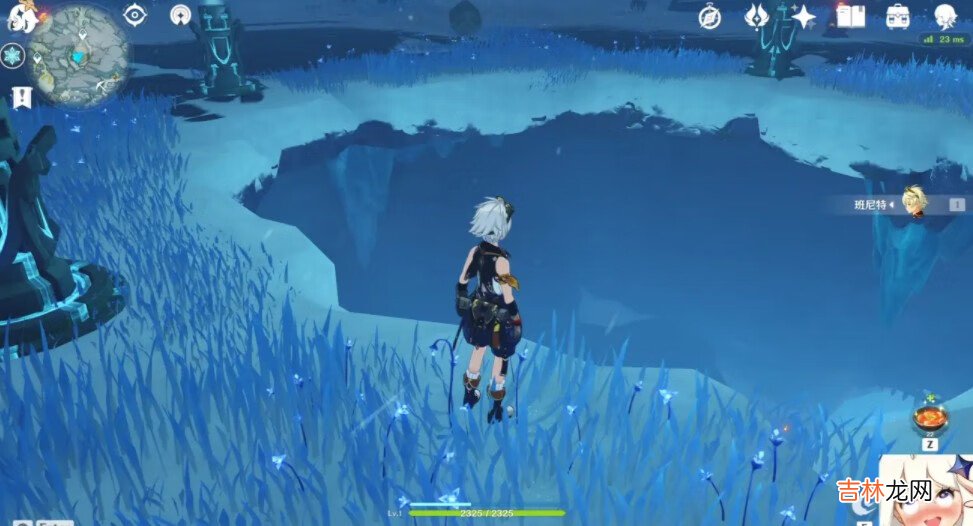973x526 pixels.
Task: Use the food dish quick-item
Action: coord(930,419)
